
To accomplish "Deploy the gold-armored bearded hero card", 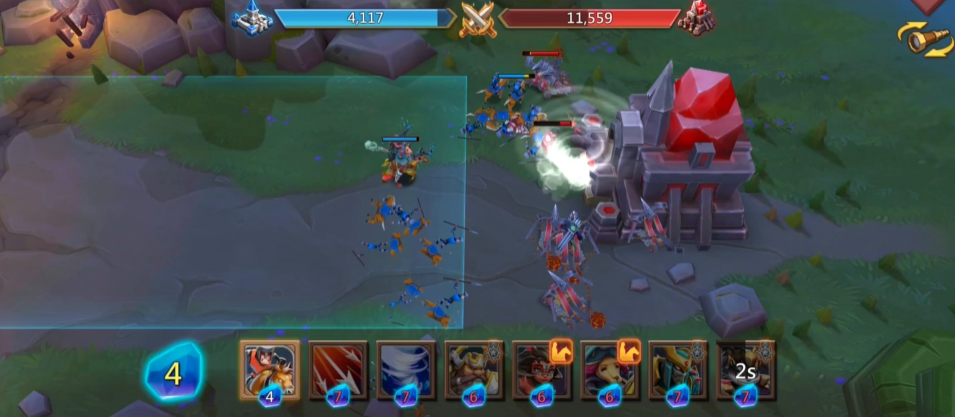I will point(473,369).
